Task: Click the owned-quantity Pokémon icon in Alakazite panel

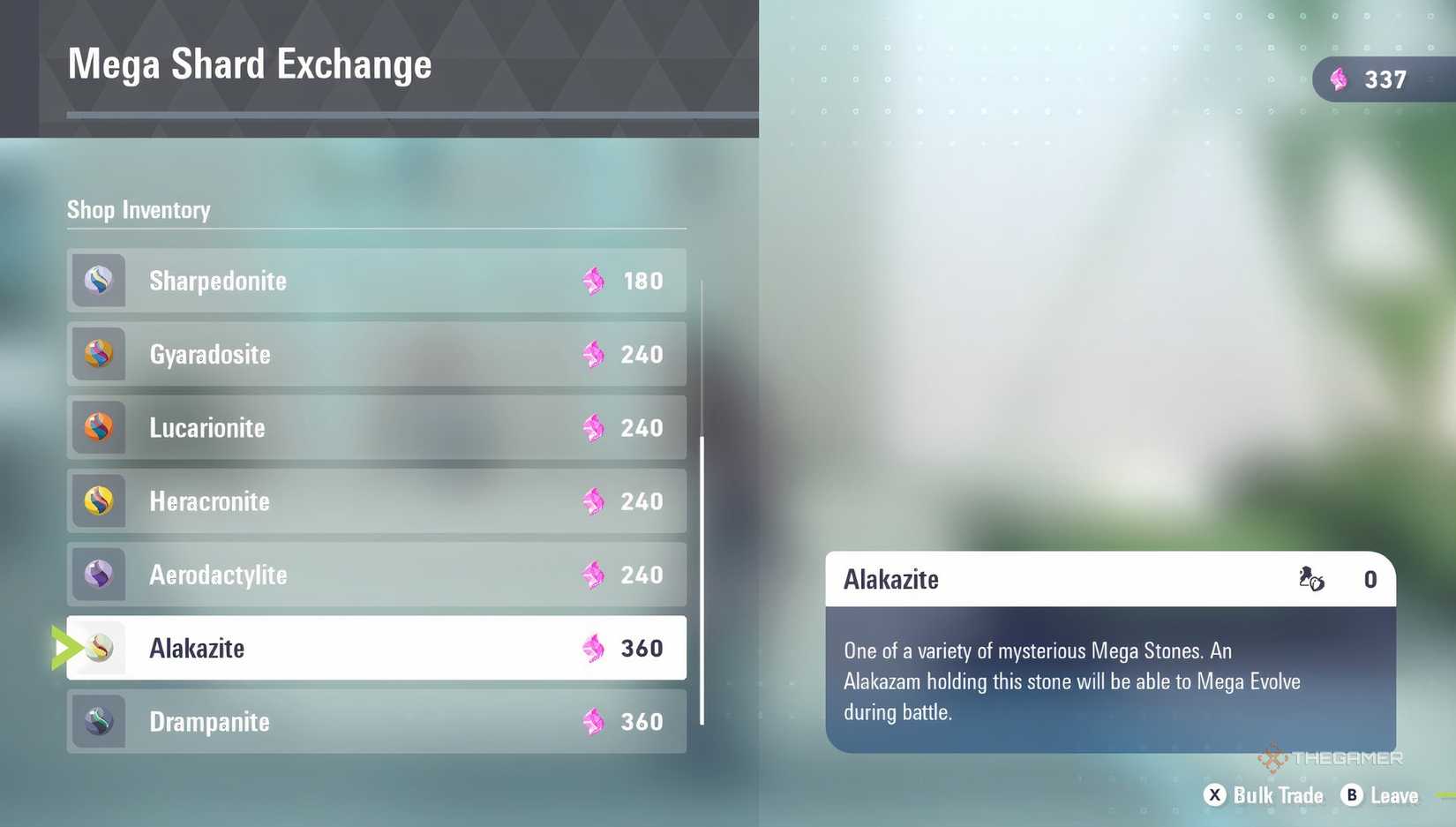Action: click(x=1311, y=580)
